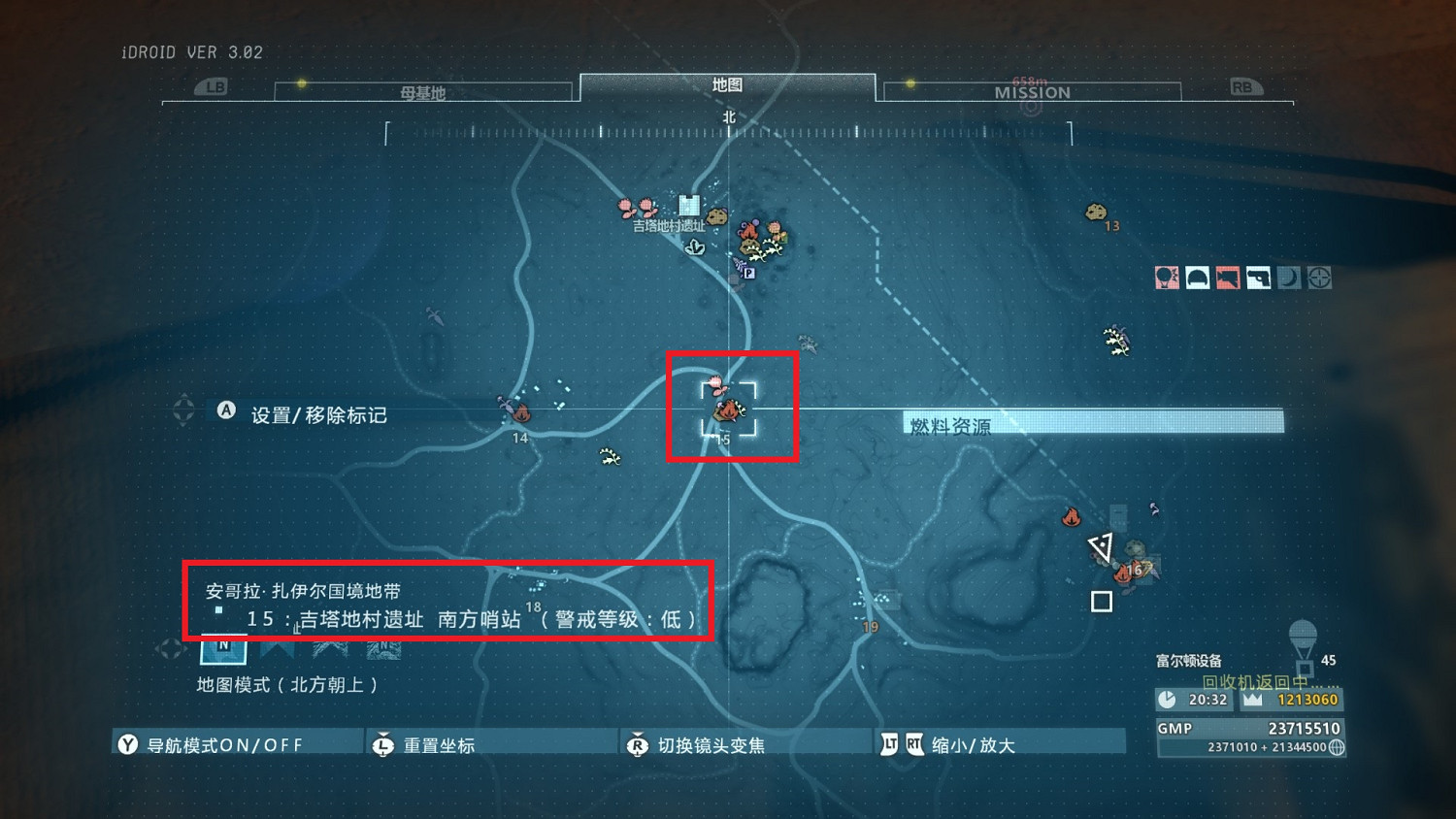Click the globe icon beside GMP breakdown
This screenshot has width=1456, height=819.
1337,747
